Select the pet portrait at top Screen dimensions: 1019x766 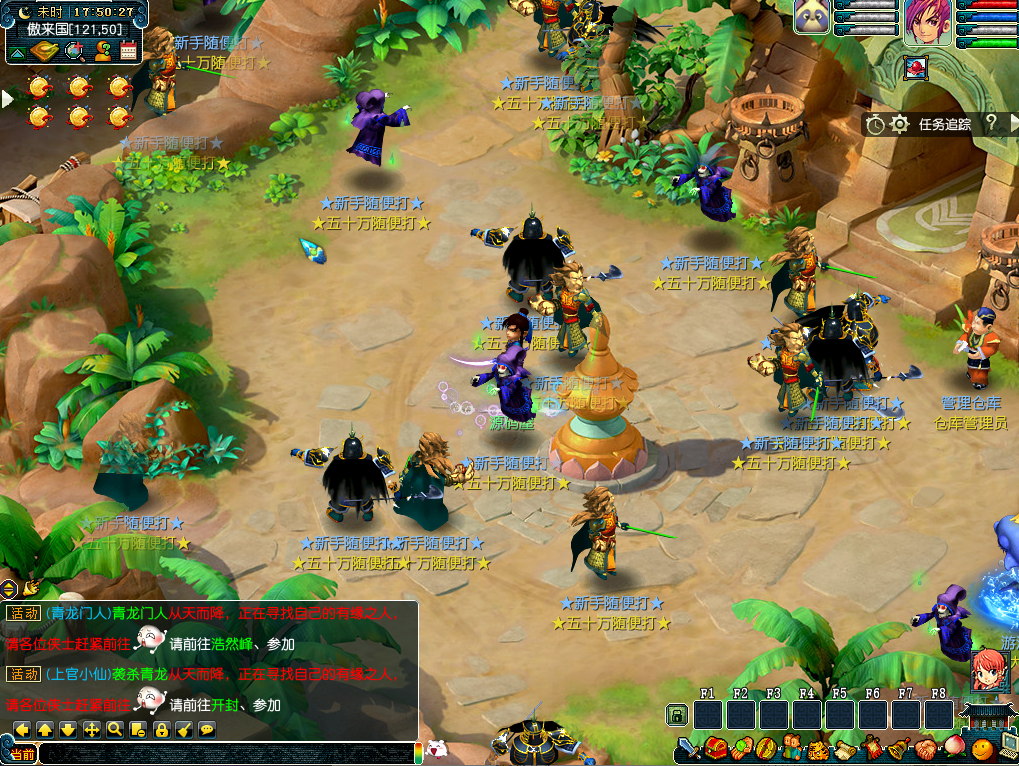[x=812, y=18]
